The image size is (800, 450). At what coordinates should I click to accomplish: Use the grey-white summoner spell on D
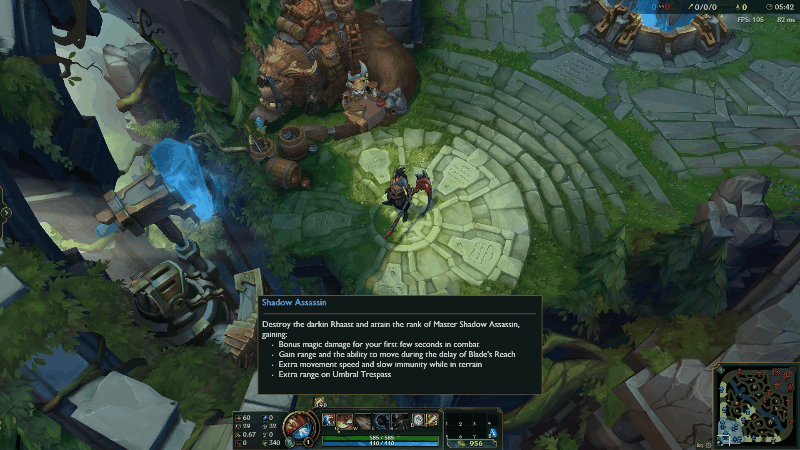point(416,420)
